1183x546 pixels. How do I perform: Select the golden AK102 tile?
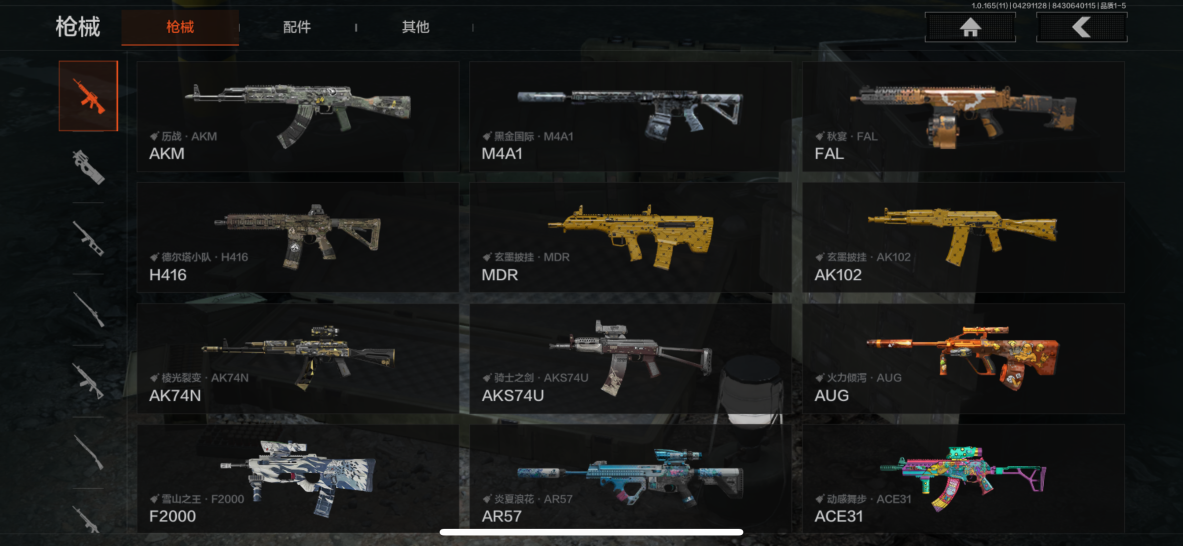[963, 237]
